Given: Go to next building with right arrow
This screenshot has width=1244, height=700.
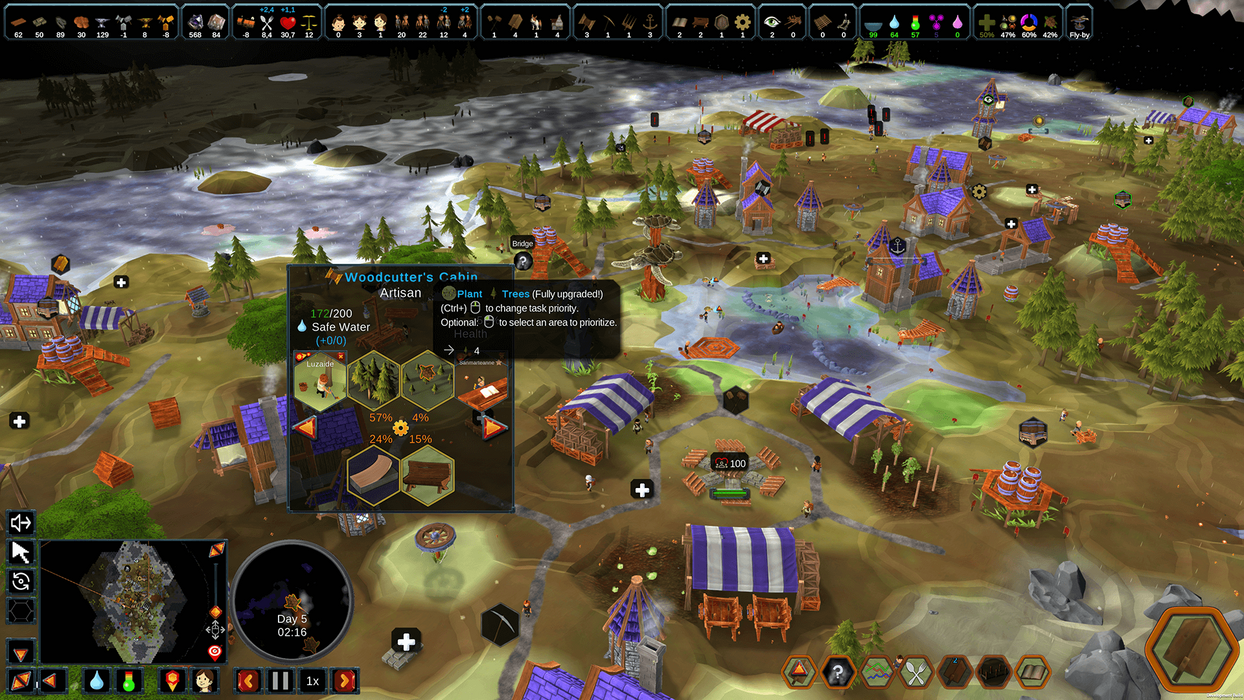Looking at the screenshot, I should point(494,428).
